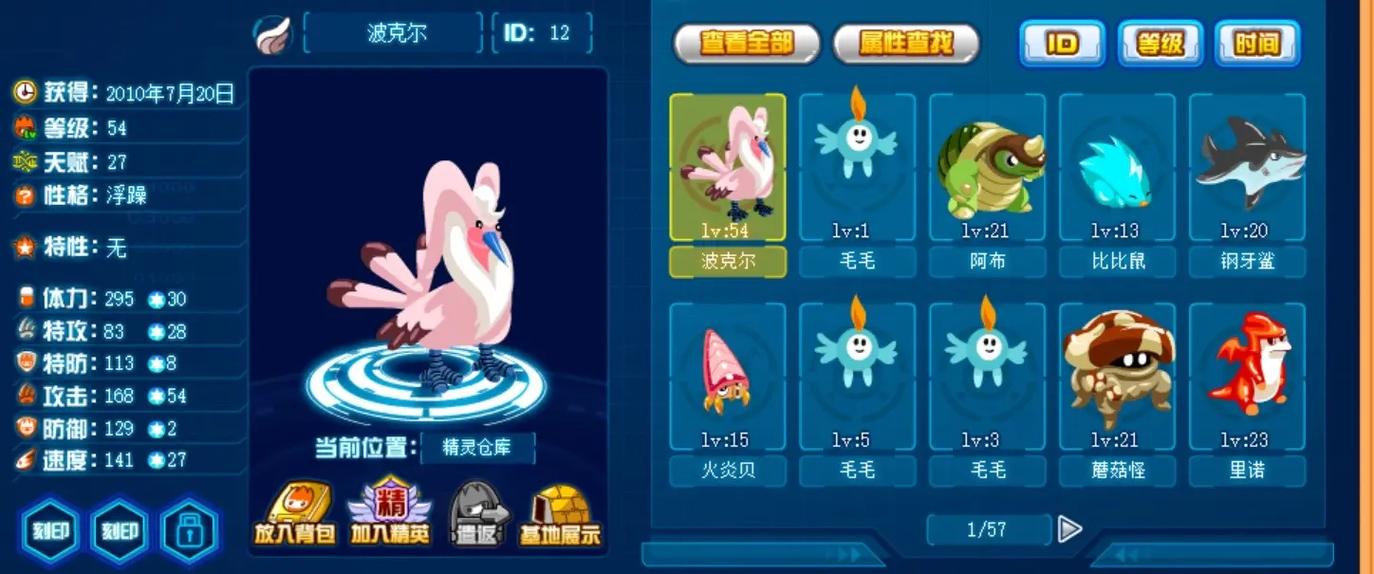Open the 属性查找 attribute search
Viewport: 1374px width, 574px height.
pos(906,43)
